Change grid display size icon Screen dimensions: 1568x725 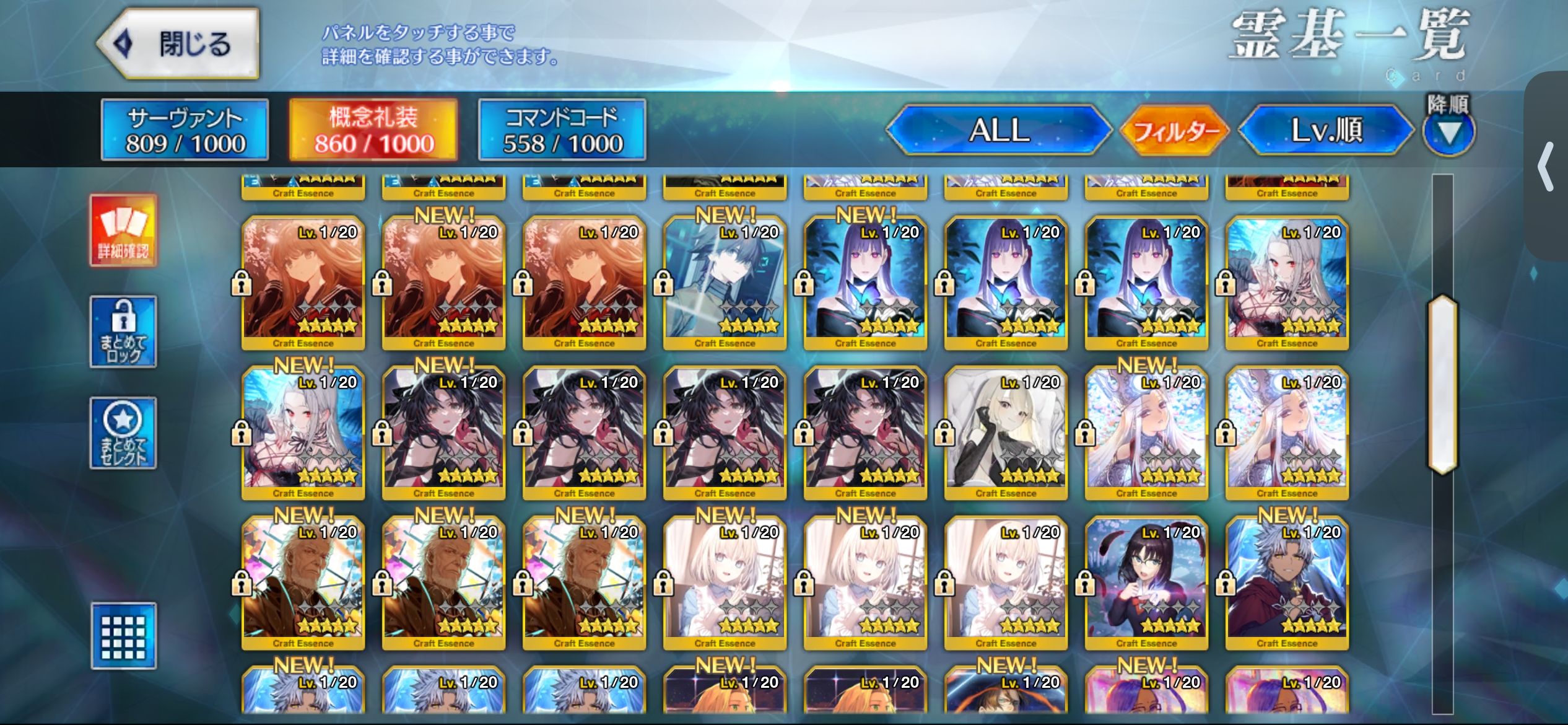(x=123, y=636)
